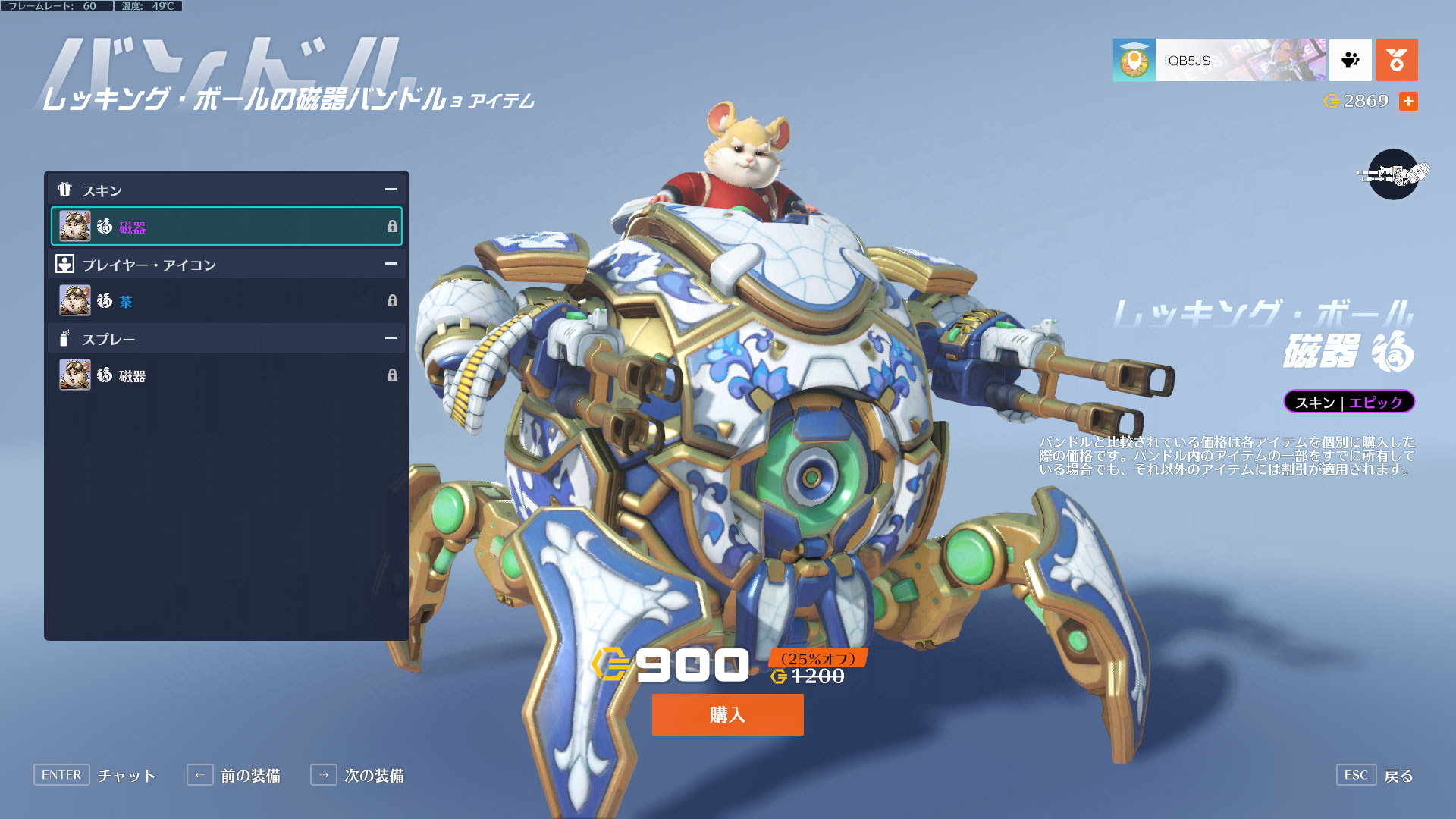Screen dimensions: 1456x819
Task: Collapse the プレイヤー・アイコン section
Action: [x=391, y=264]
